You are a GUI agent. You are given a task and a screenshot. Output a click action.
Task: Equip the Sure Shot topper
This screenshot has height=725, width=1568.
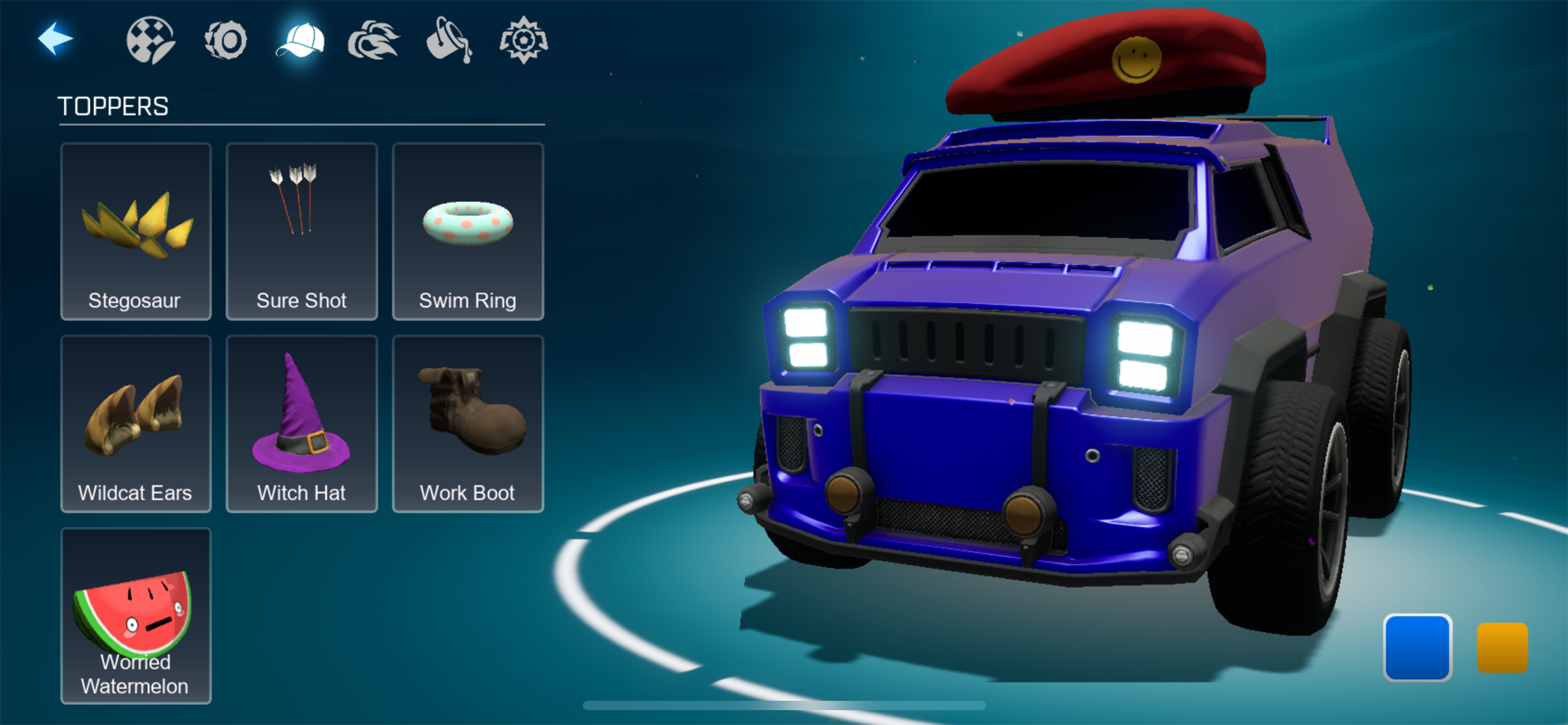click(x=301, y=233)
